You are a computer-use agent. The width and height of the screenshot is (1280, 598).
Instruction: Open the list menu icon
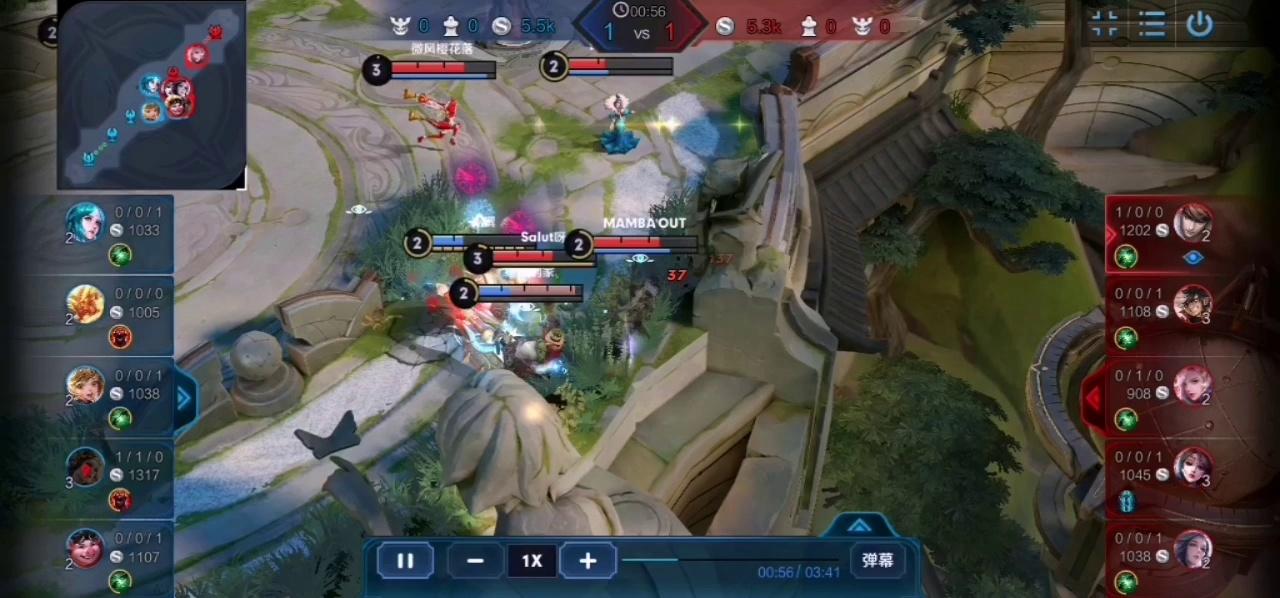click(x=1152, y=25)
